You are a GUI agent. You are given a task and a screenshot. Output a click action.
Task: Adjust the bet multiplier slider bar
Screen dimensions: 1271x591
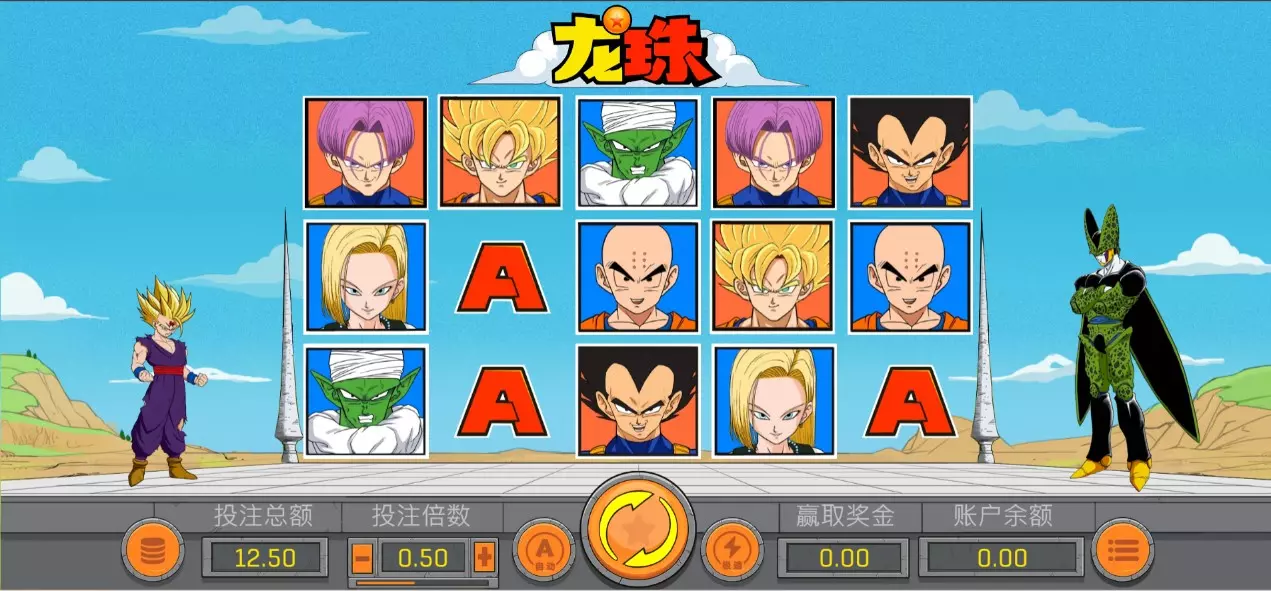(x=424, y=582)
